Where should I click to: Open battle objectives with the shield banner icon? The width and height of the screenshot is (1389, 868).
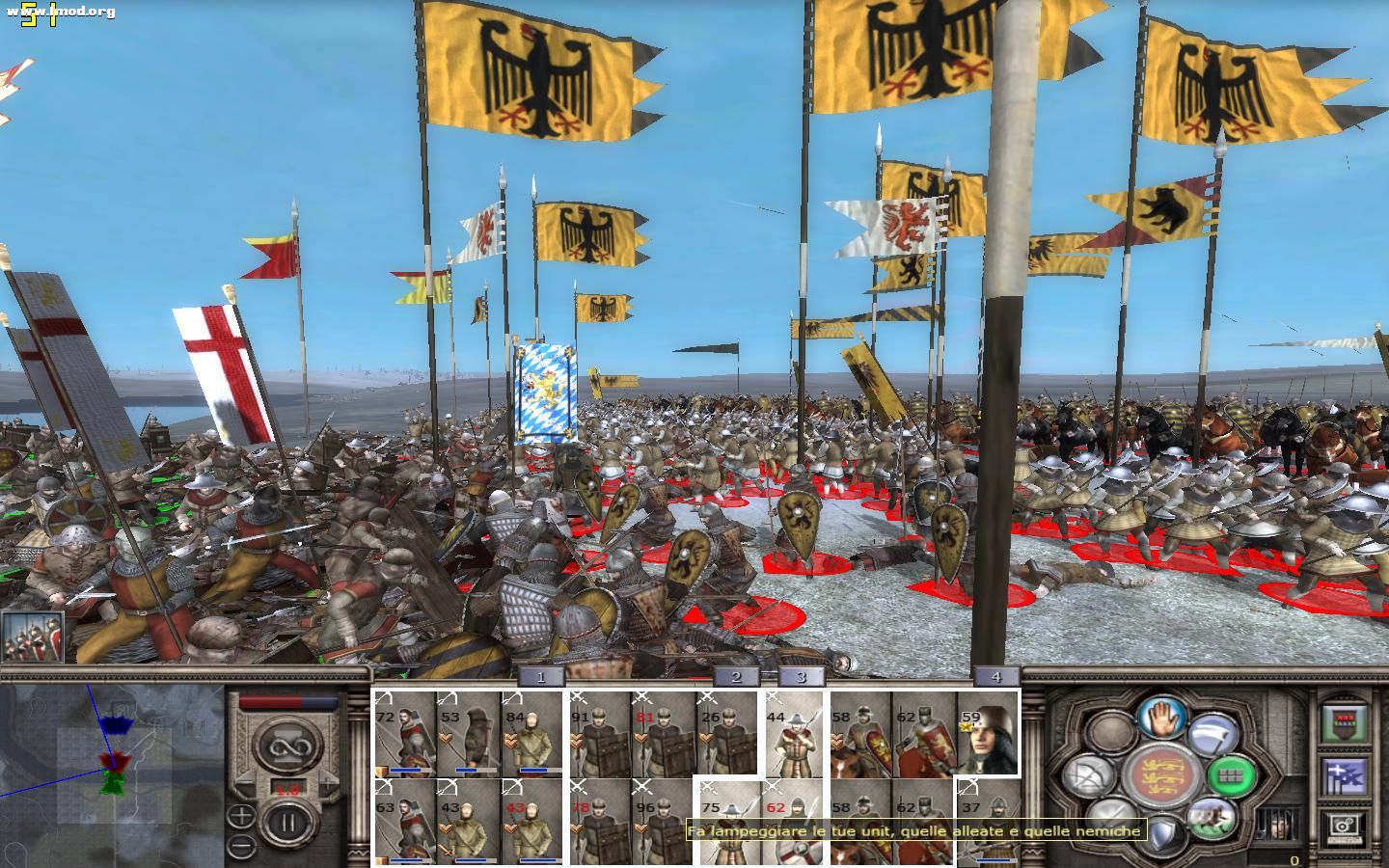[x=1343, y=723]
